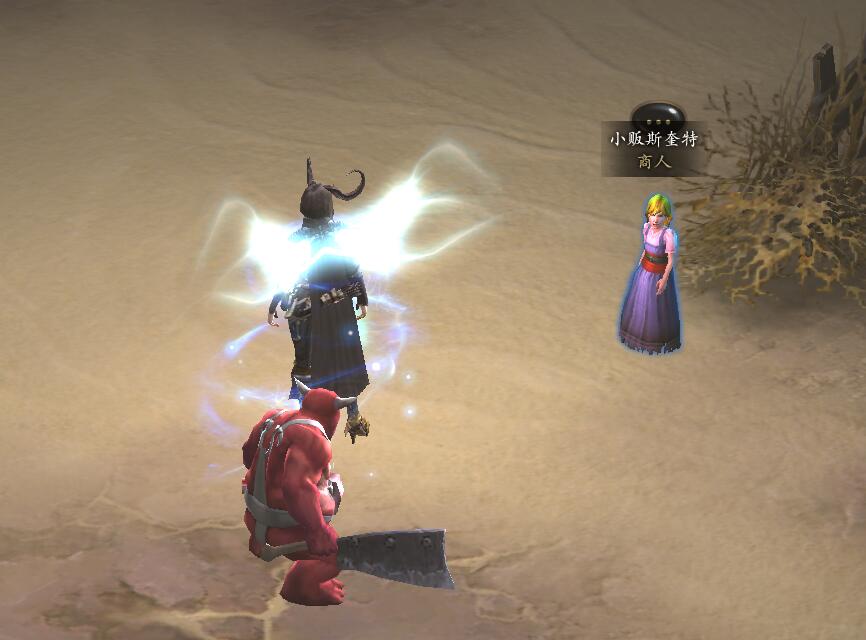Open the speech bubble above the merchant's nameplate

coord(657,114)
